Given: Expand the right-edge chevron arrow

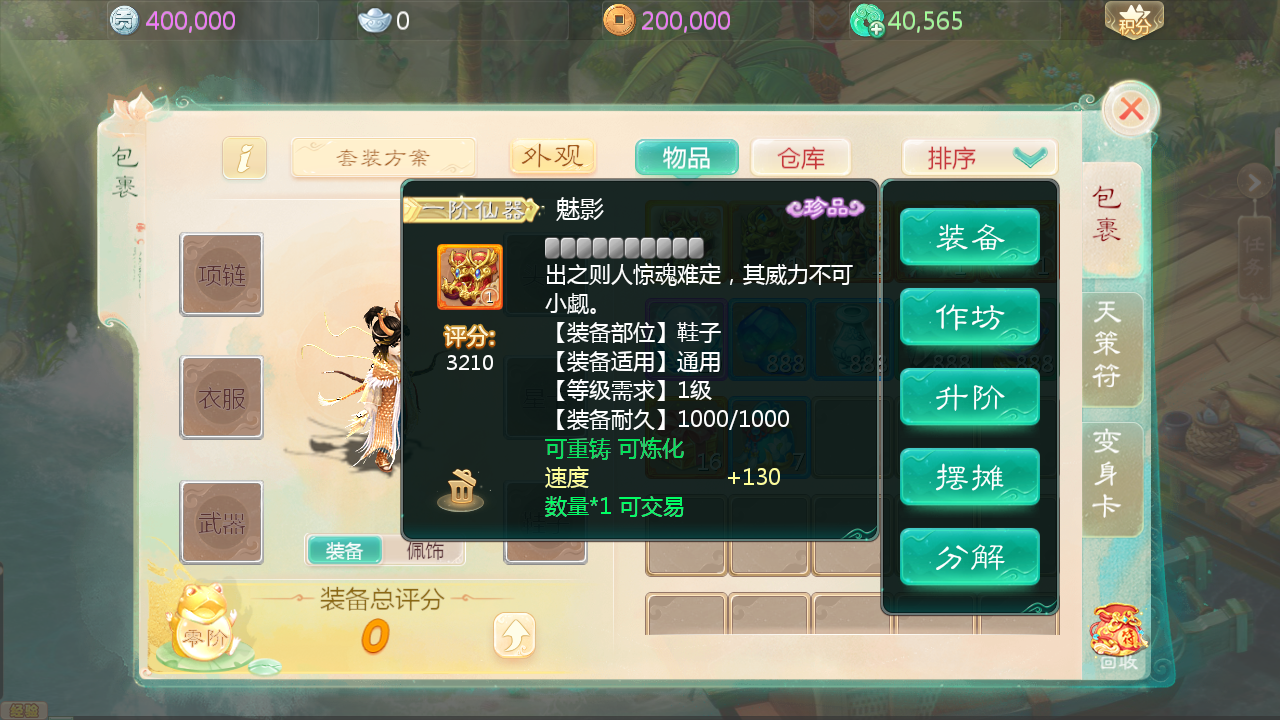Looking at the screenshot, I should (x=1257, y=182).
